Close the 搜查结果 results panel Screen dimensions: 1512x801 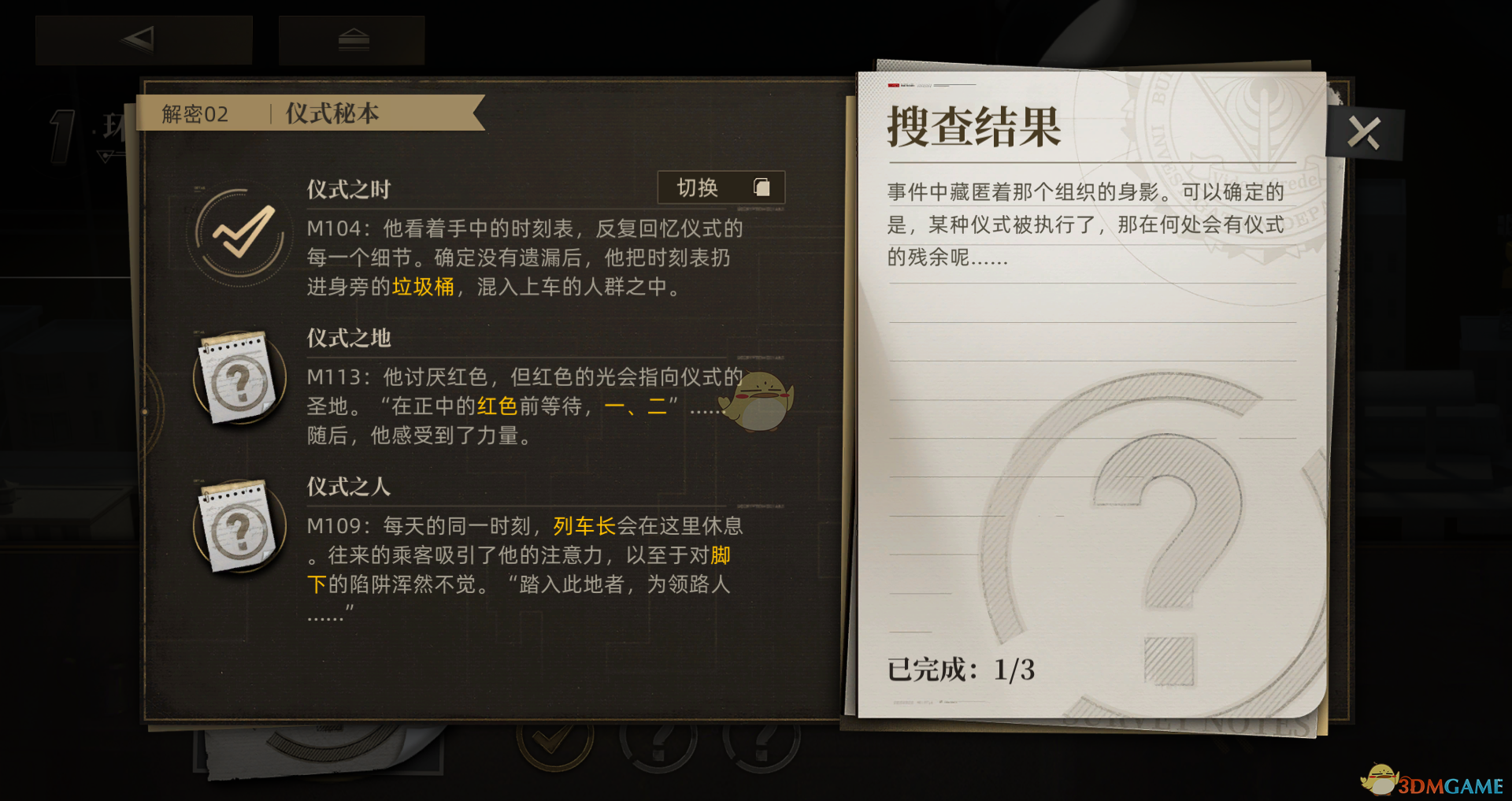(1364, 132)
